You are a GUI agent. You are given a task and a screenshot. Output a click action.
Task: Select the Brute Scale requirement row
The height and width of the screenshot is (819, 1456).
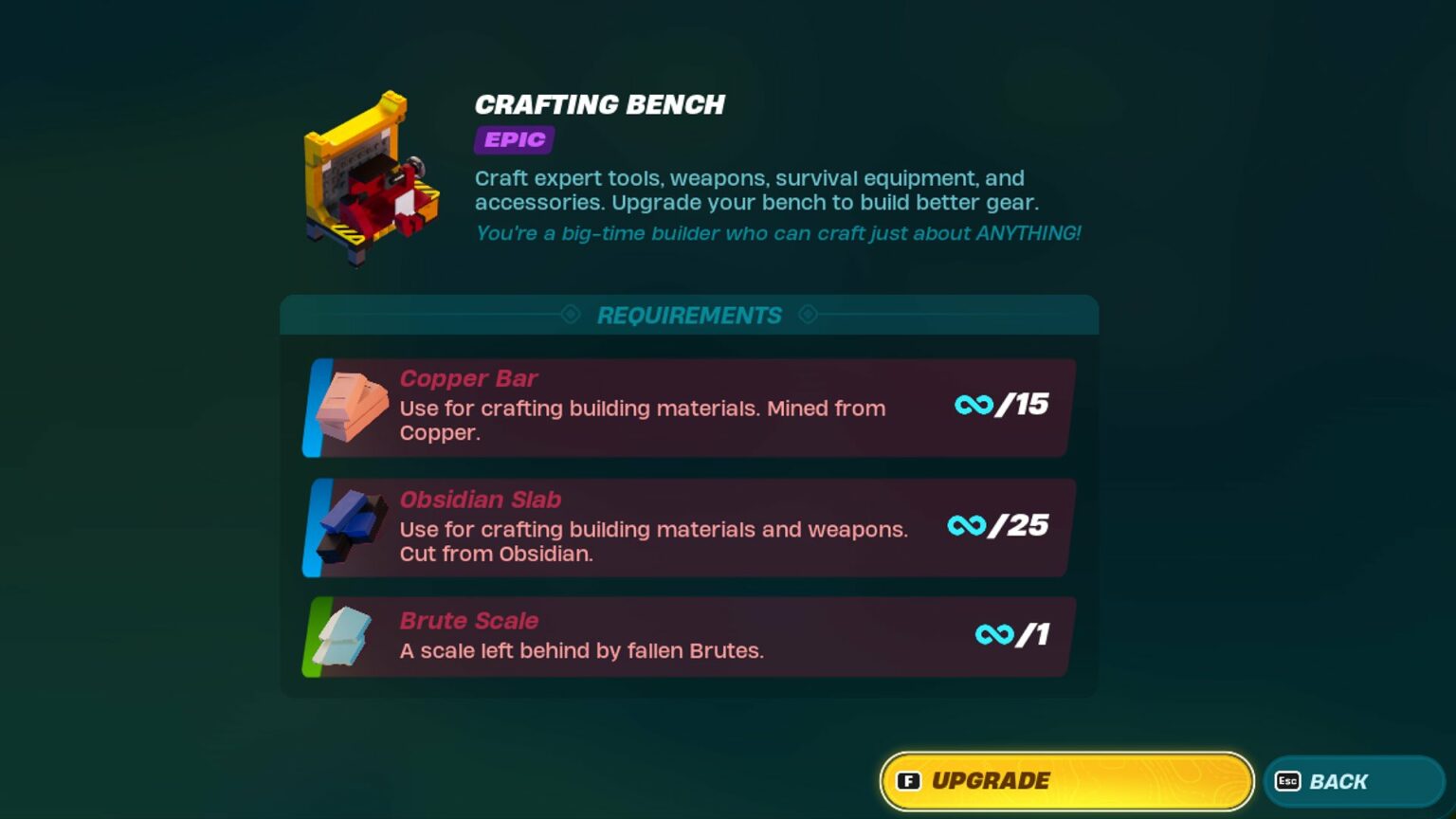click(x=689, y=637)
